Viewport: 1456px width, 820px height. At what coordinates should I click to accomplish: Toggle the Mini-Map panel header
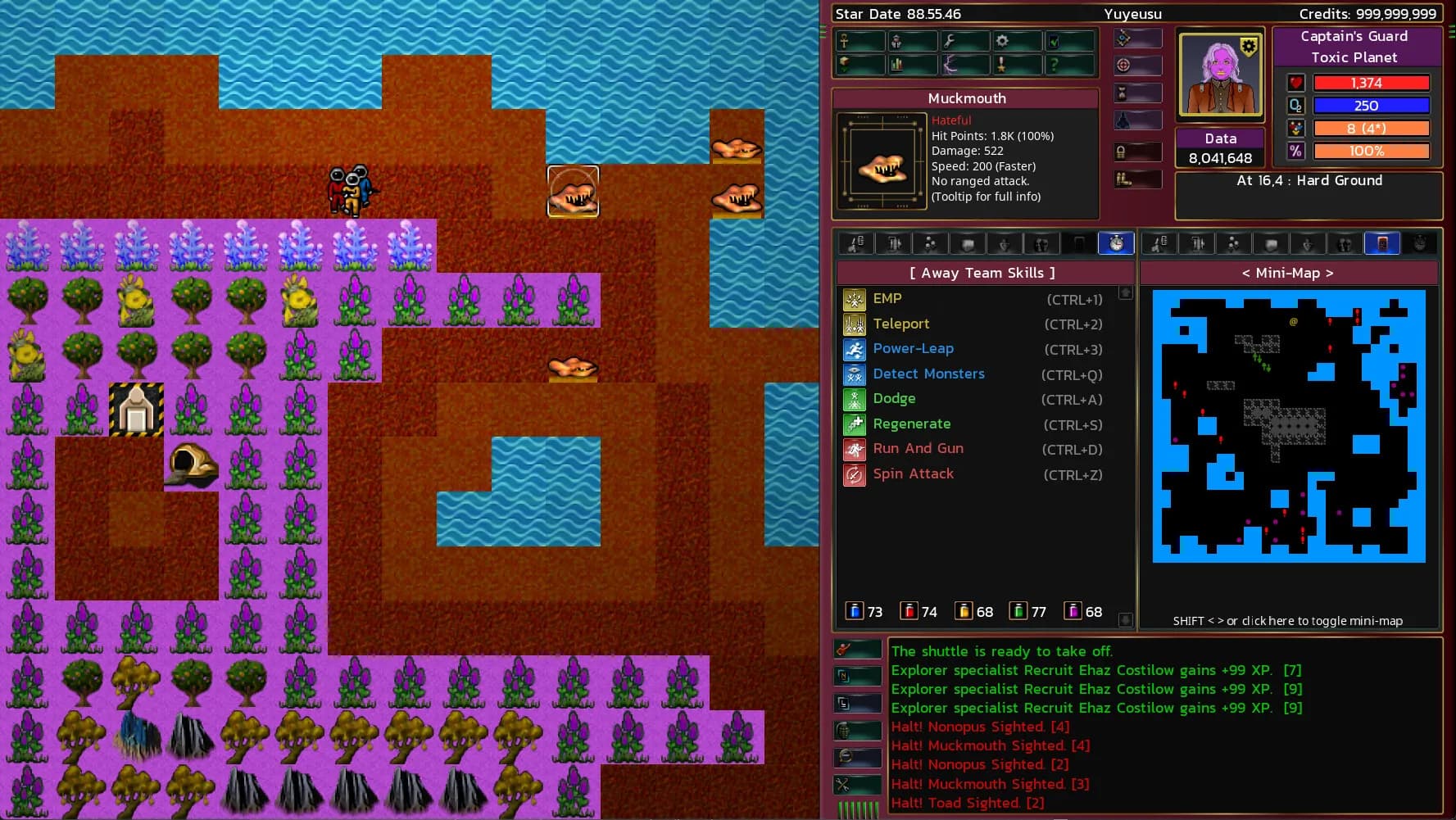[1288, 274]
